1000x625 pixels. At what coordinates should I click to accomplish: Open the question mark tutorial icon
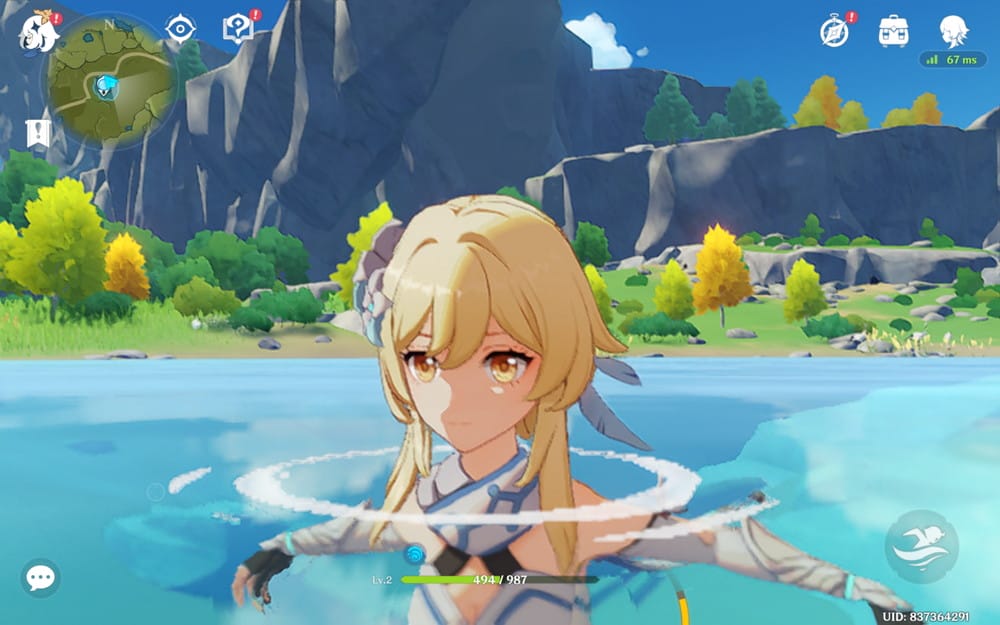[237, 28]
